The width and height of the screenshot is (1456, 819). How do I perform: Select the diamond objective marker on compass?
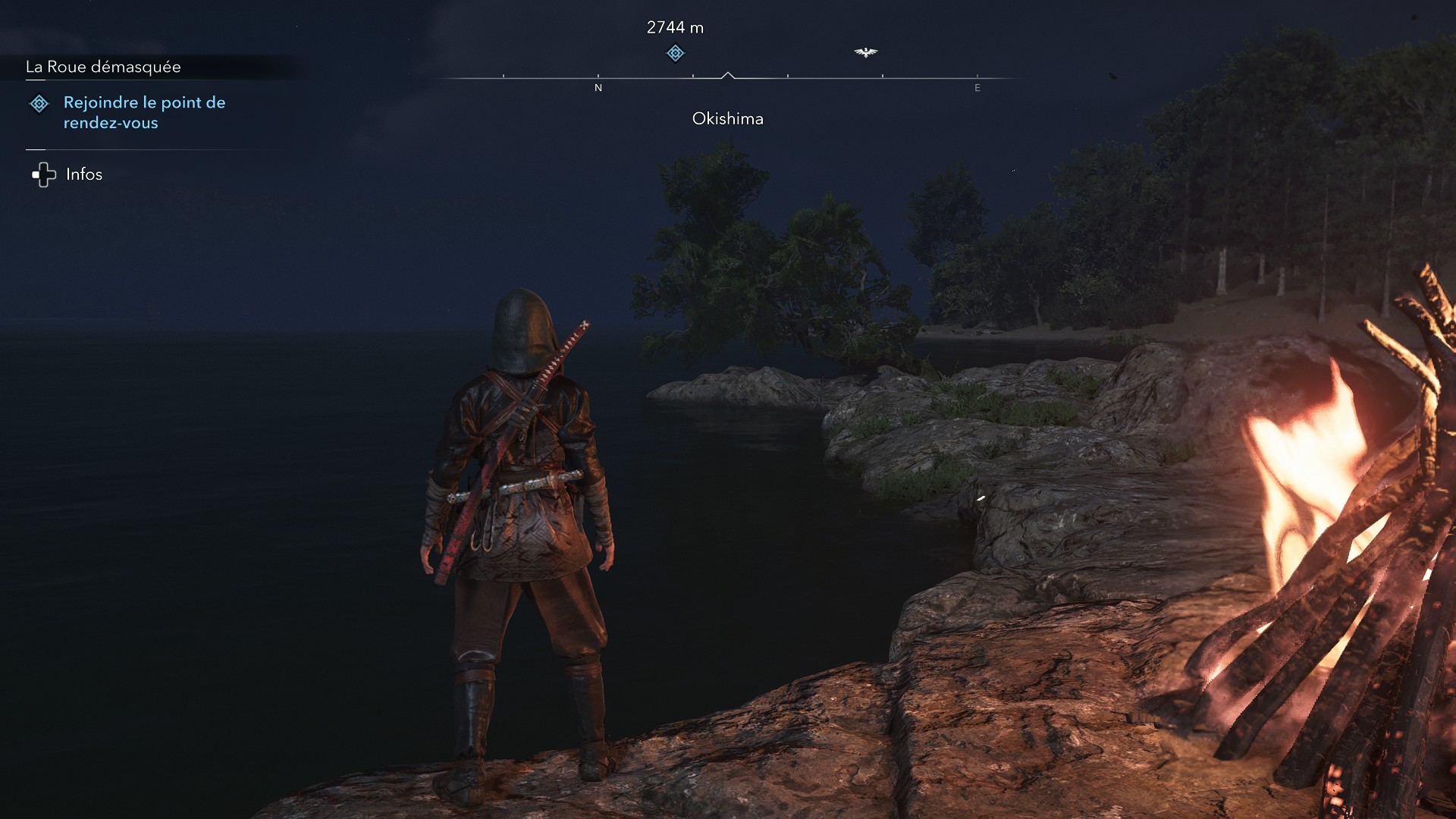[x=675, y=53]
